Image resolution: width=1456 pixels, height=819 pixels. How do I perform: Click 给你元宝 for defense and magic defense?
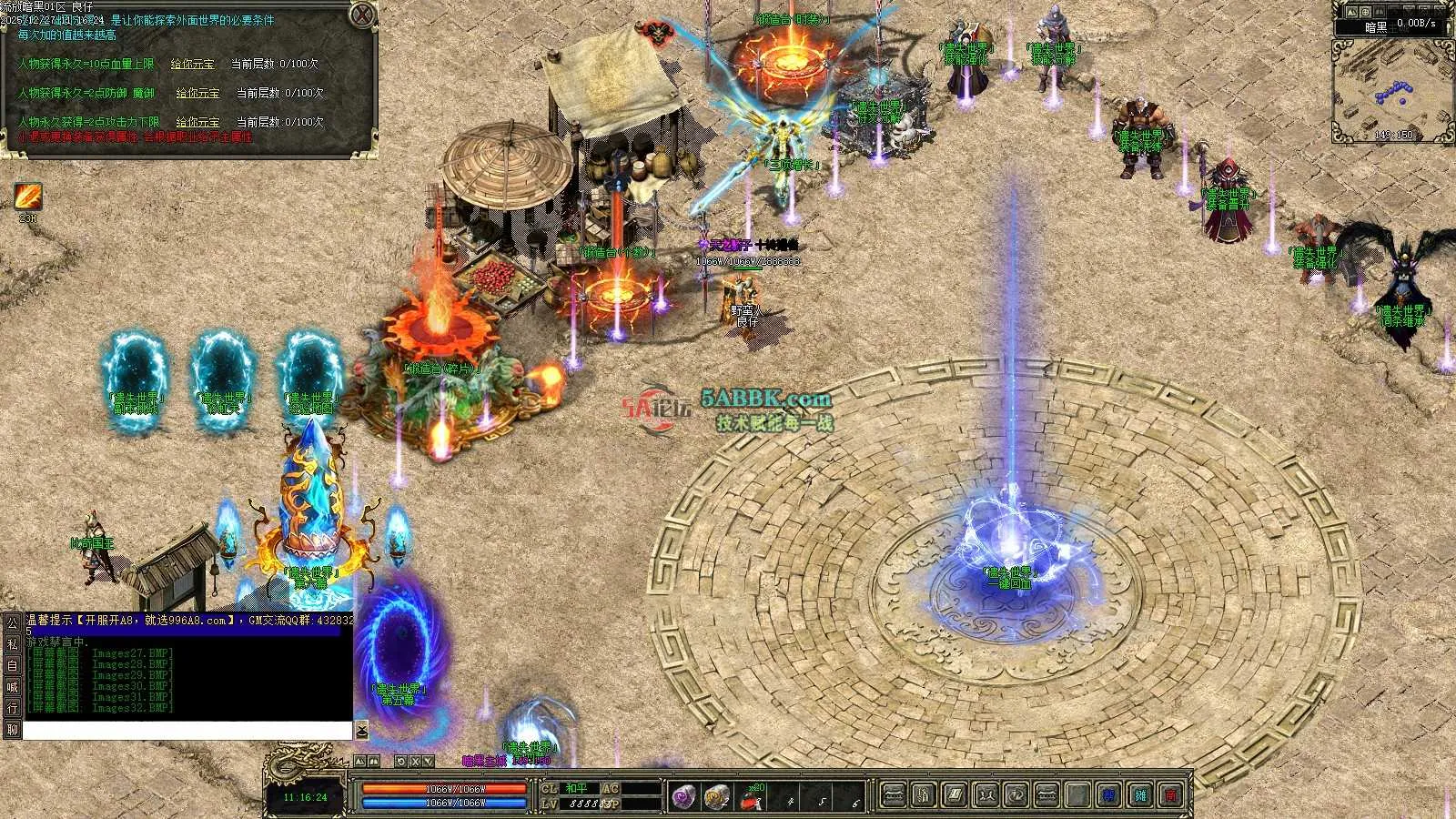pos(197,93)
